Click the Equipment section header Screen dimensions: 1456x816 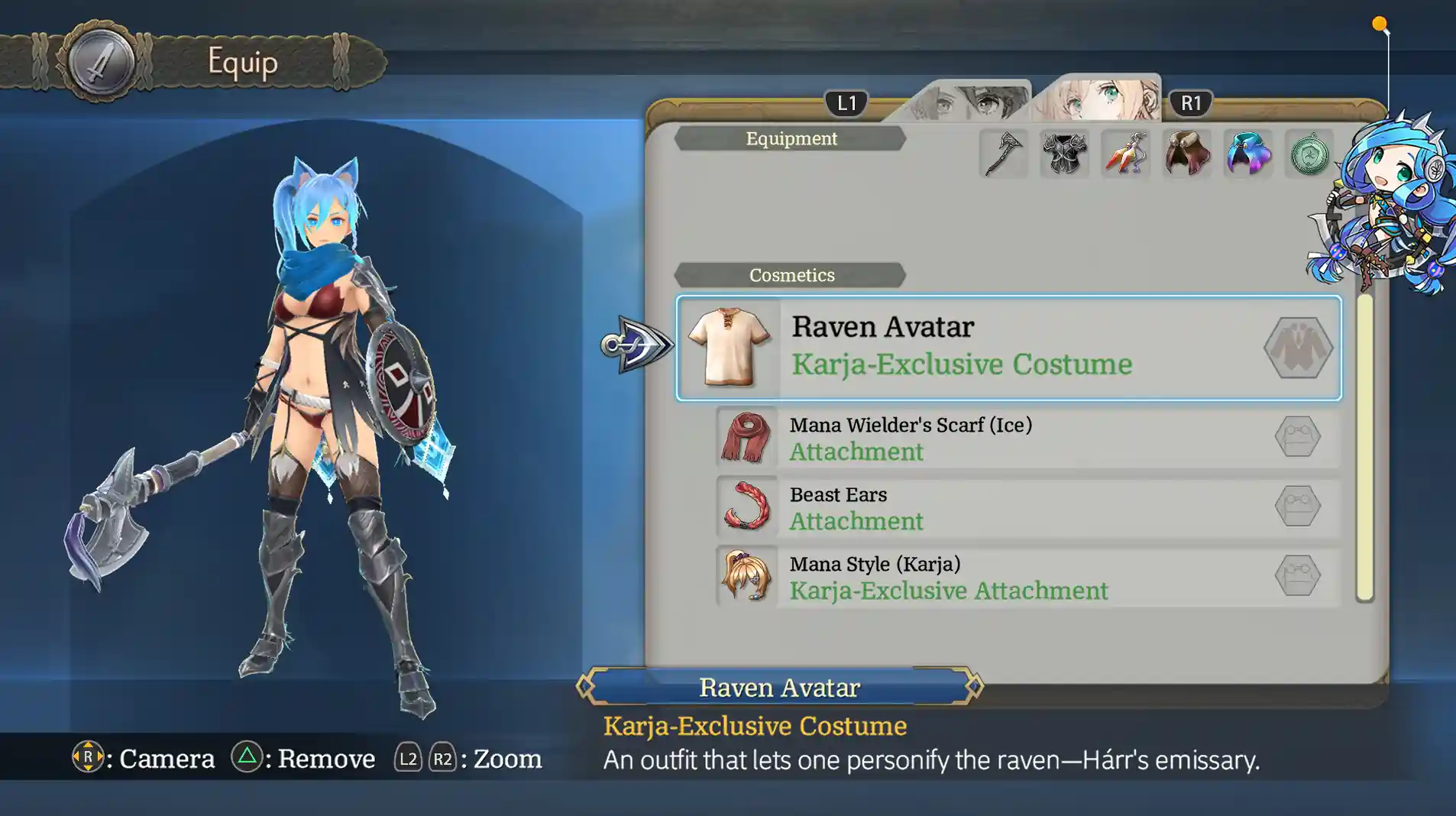(791, 138)
